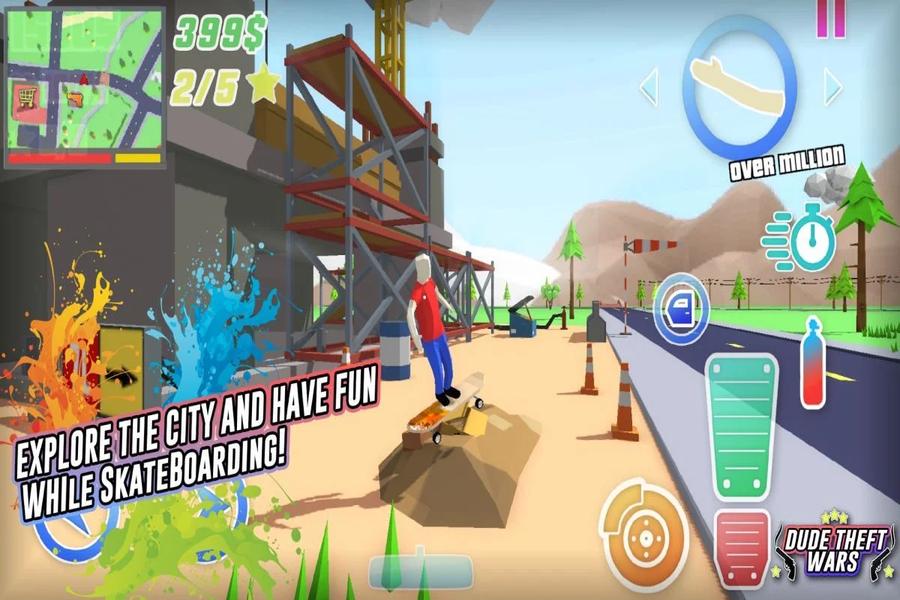Switch to the next weapon arrow

(x=833, y=87)
